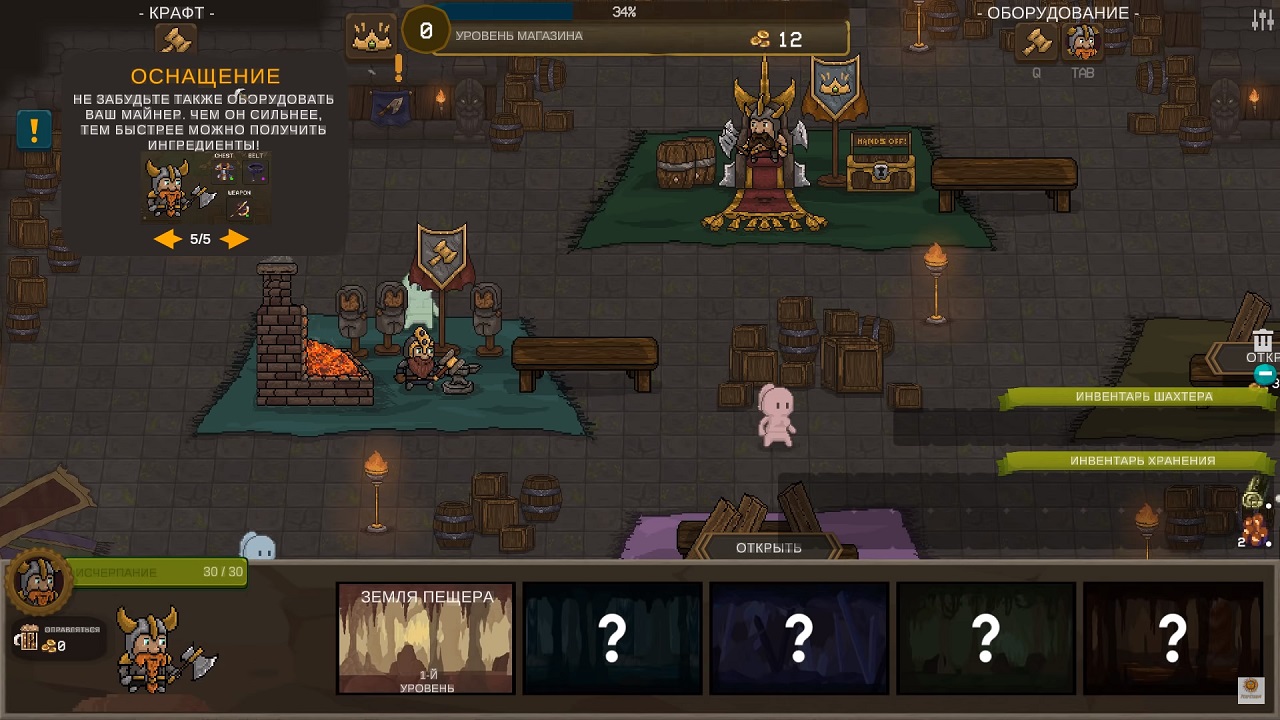Open the crown shop level icon

372,38
